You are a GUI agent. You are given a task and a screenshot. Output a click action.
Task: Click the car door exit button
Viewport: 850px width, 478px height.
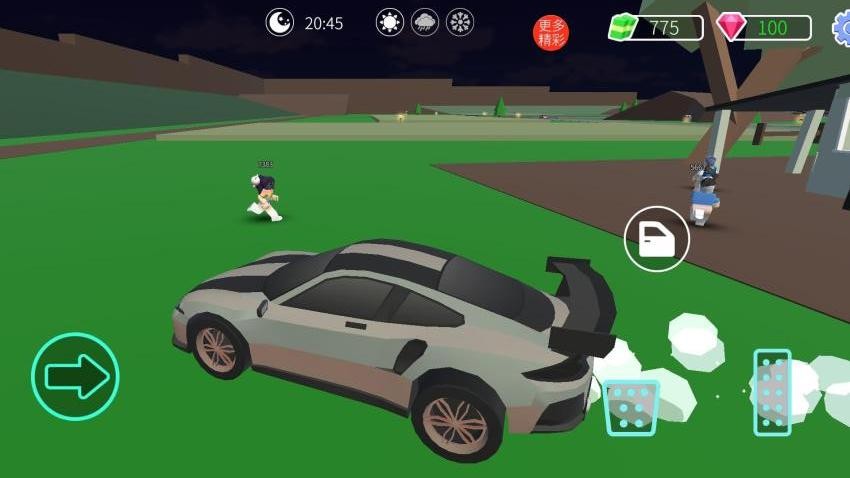656,239
